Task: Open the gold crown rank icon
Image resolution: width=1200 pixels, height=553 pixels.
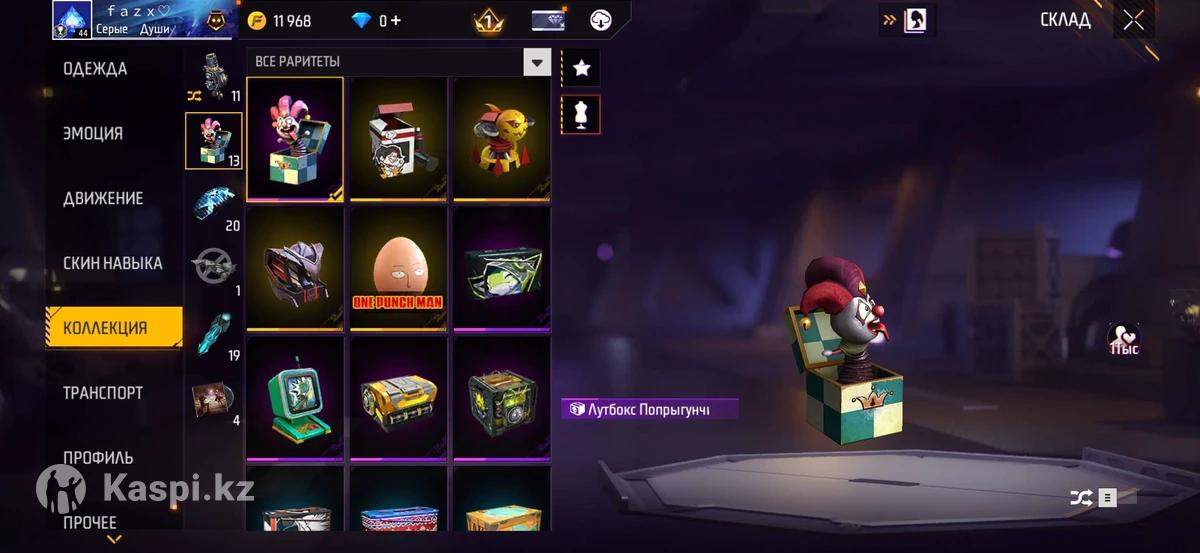Action: click(487, 20)
